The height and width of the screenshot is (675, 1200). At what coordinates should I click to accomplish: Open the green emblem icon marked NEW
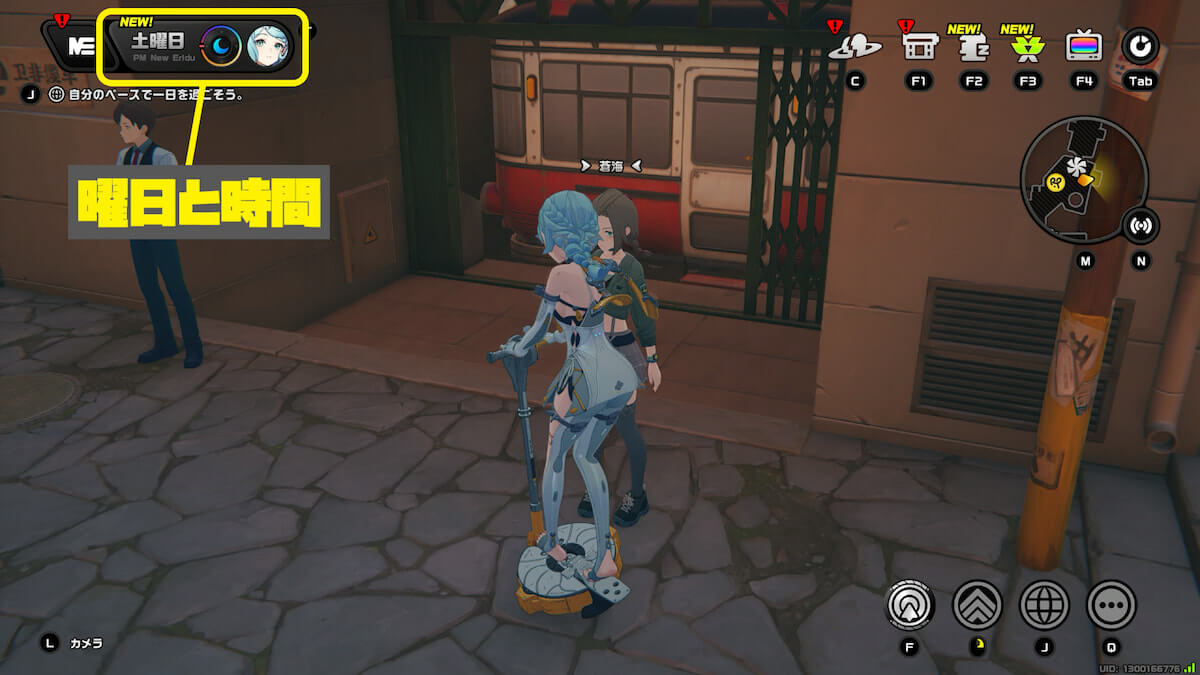[x=1027, y=46]
